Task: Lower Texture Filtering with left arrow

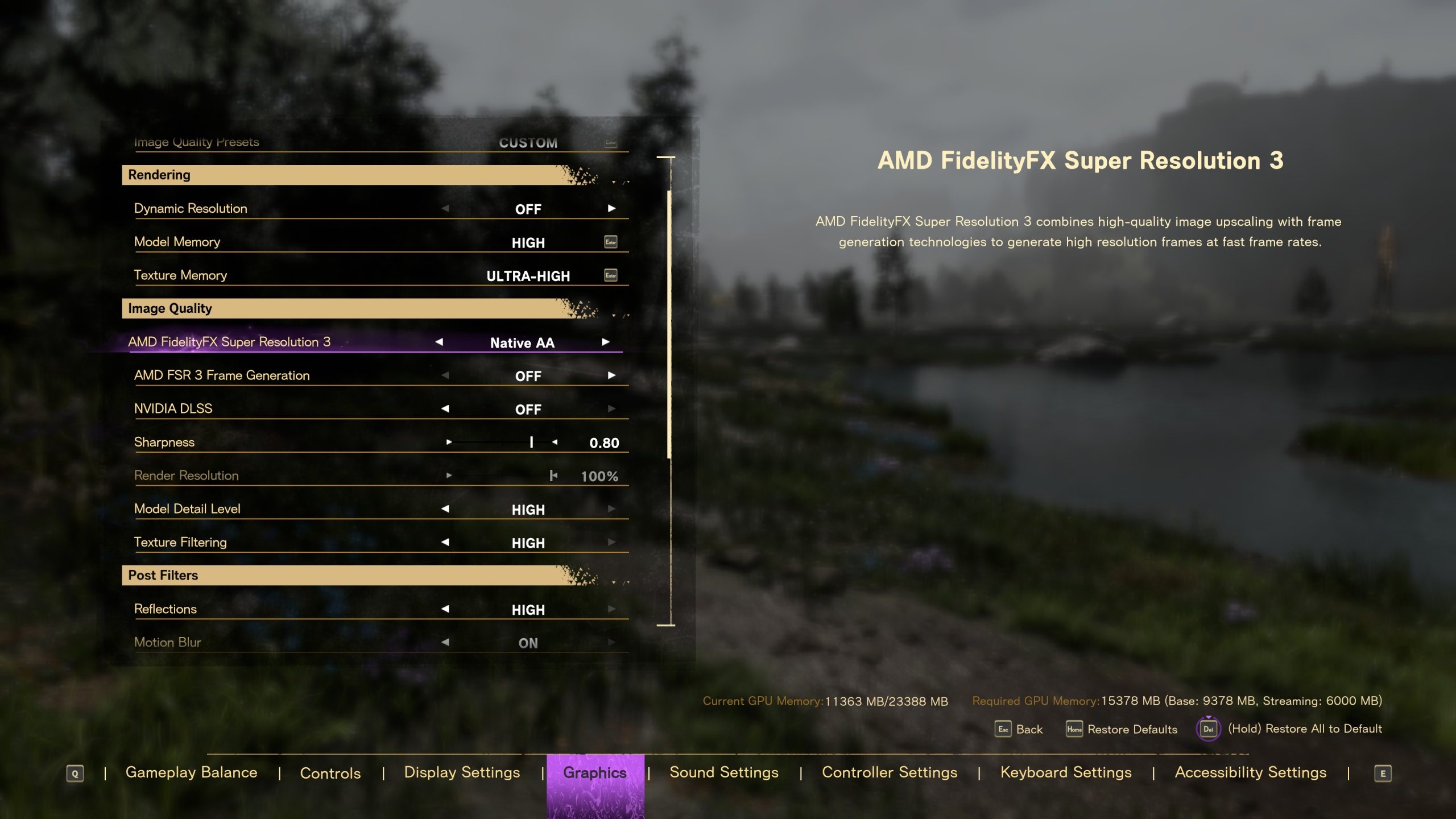Action: point(445,542)
